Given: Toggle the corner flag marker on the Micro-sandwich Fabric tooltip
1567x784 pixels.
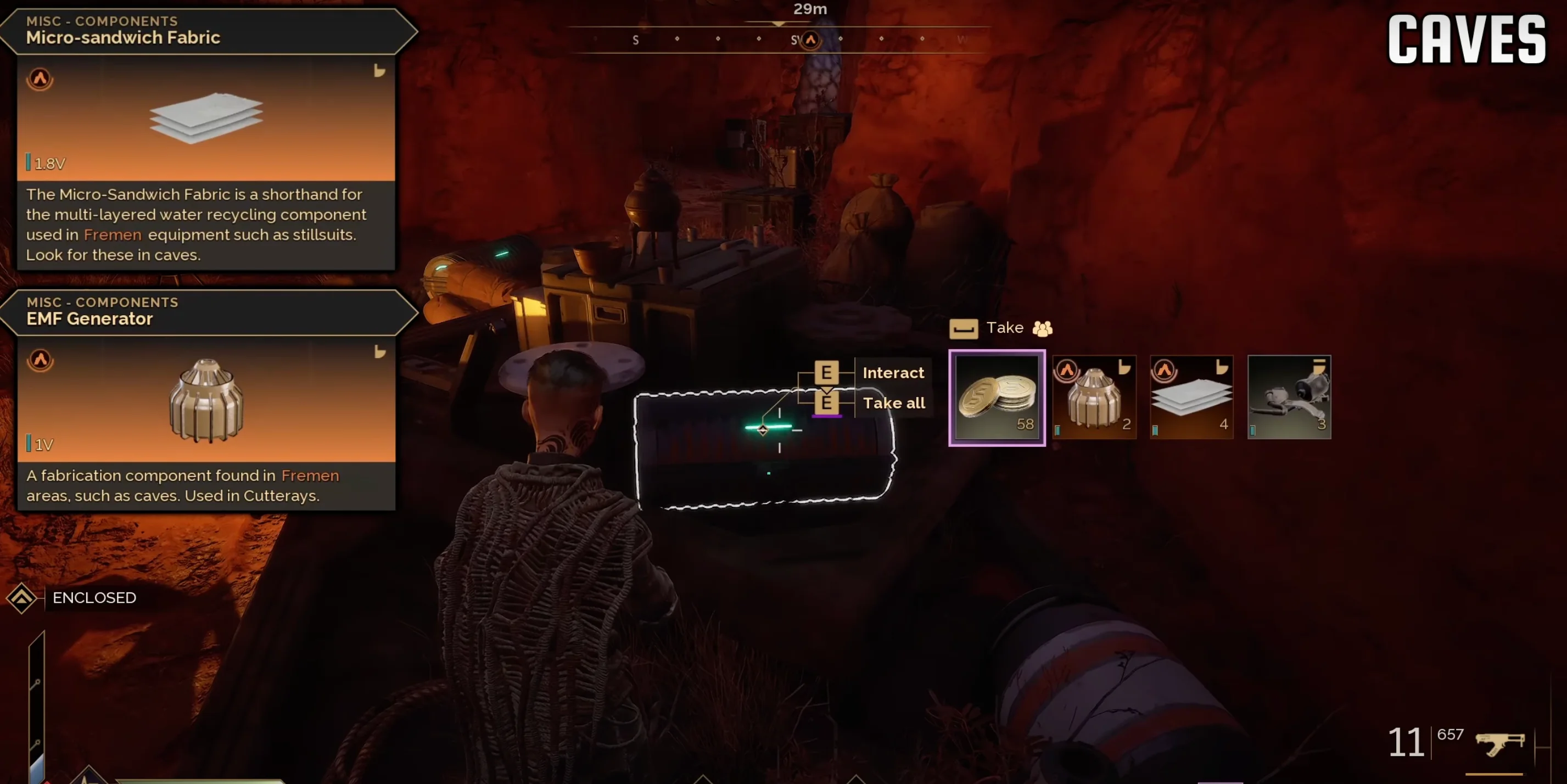Looking at the screenshot, I should 380,71.
